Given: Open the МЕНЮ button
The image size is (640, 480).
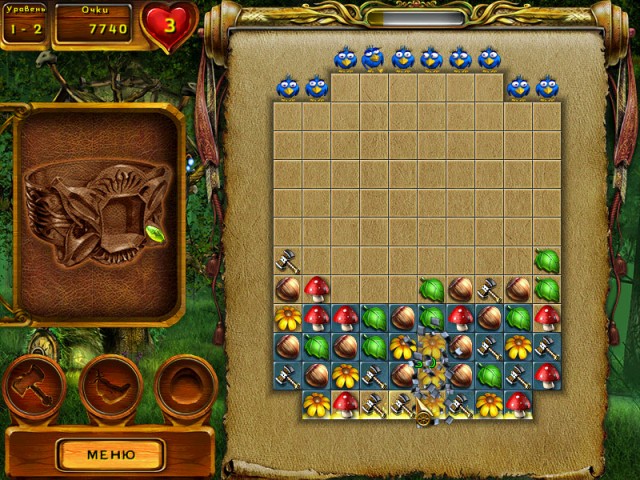Looking at the screenshot, I should tap(110, 454).
